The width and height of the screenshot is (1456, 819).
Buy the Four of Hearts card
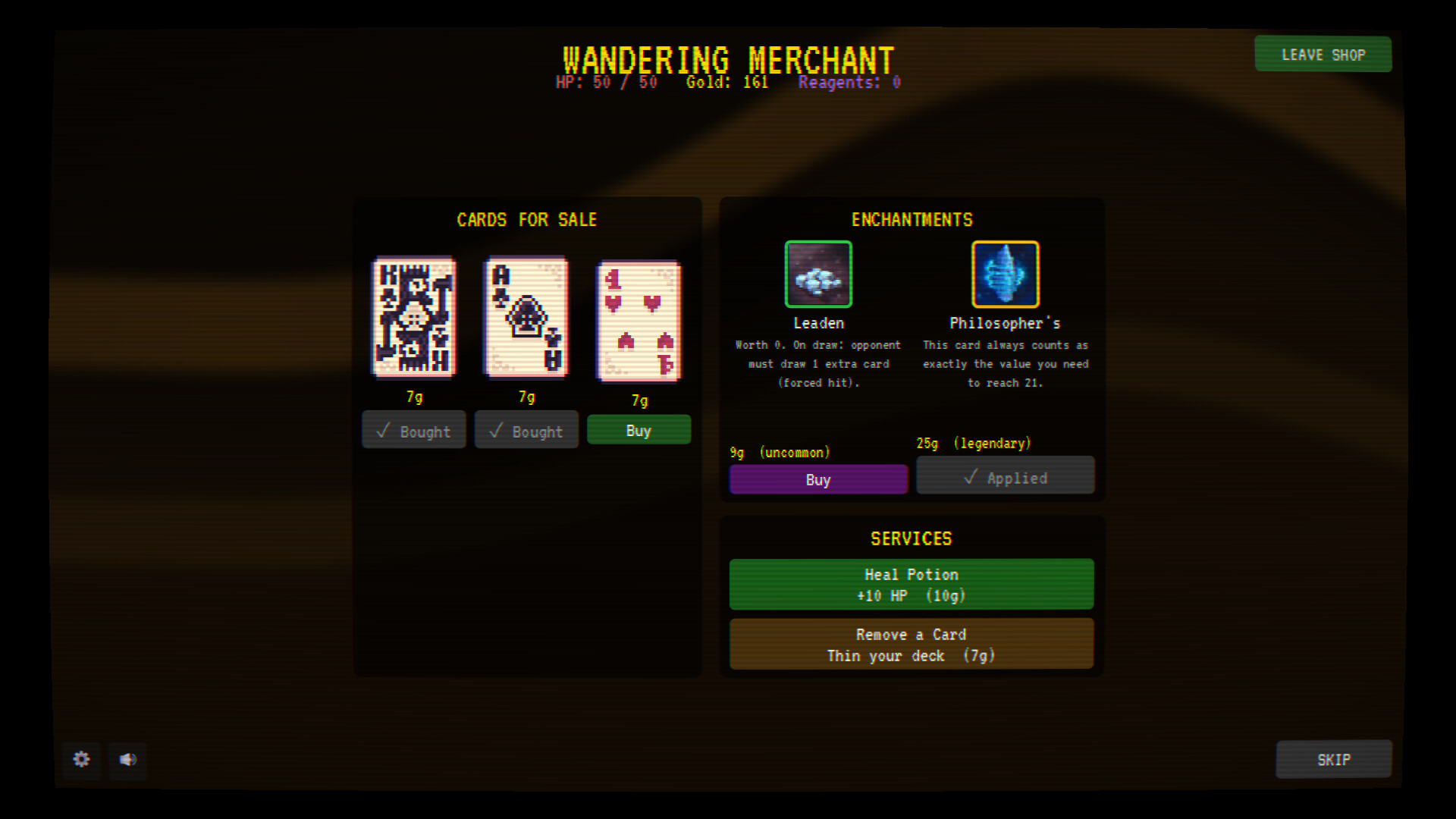click(639, 430)
